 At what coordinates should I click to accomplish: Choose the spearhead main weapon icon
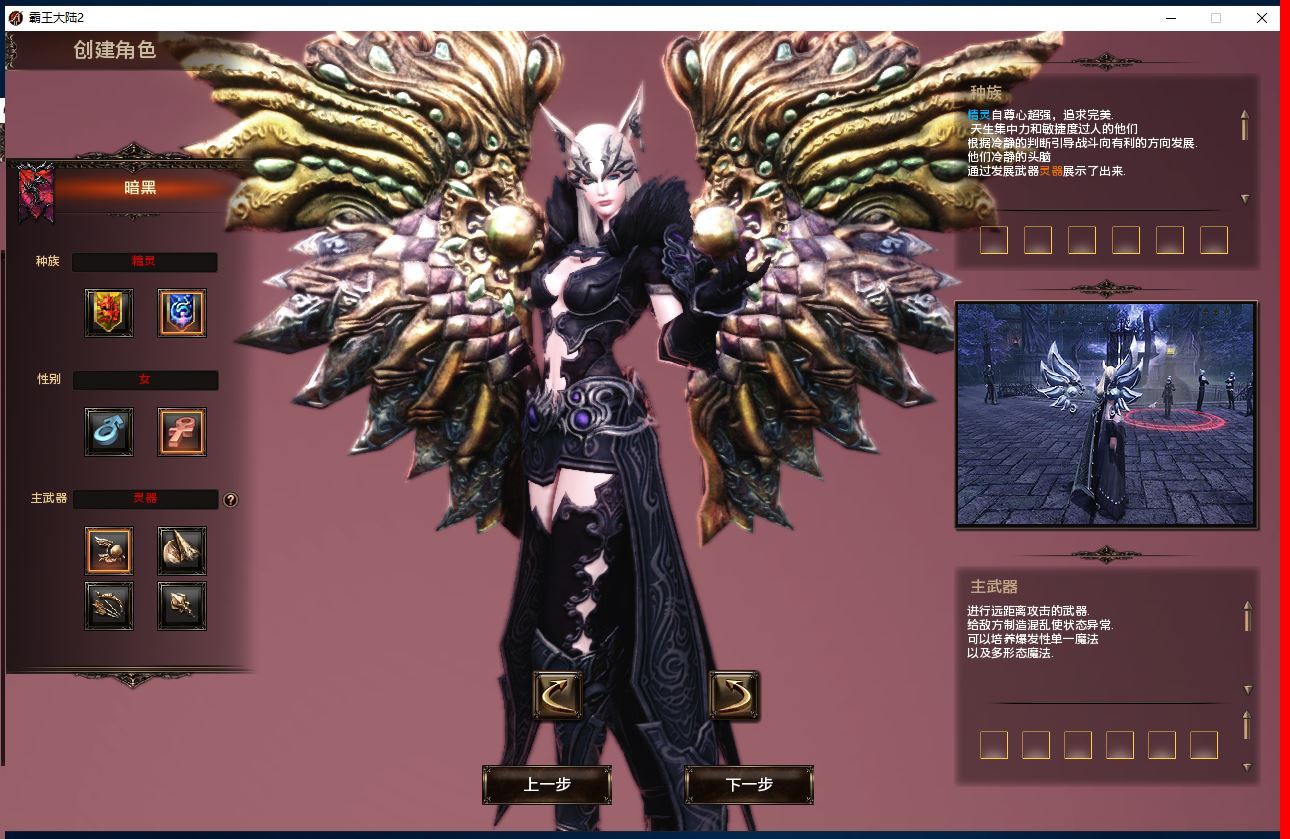point(182,550)
